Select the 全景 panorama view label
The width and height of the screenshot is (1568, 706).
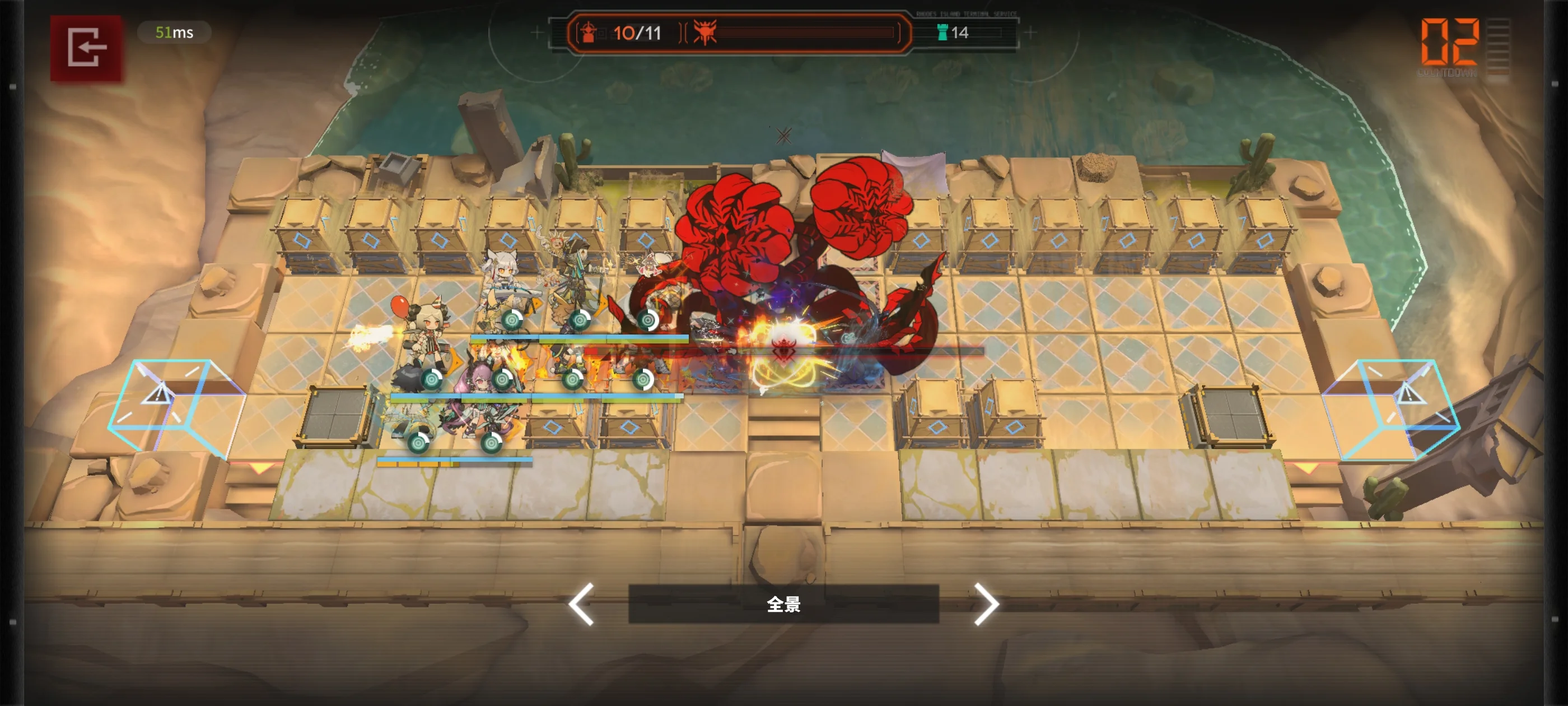[x=783, y=603]
